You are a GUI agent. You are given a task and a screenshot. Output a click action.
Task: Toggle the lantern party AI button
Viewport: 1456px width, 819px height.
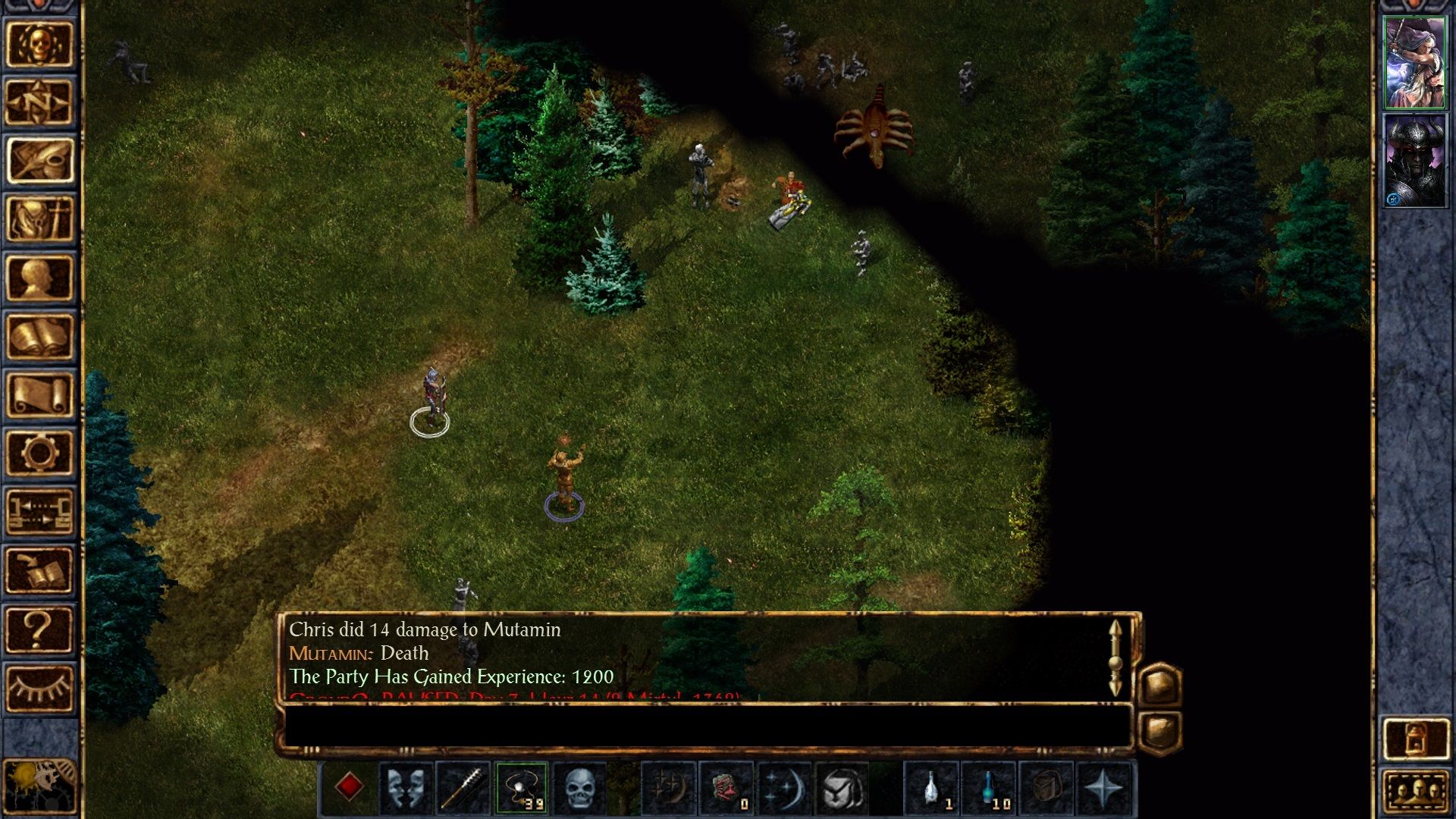(1415, 737)
